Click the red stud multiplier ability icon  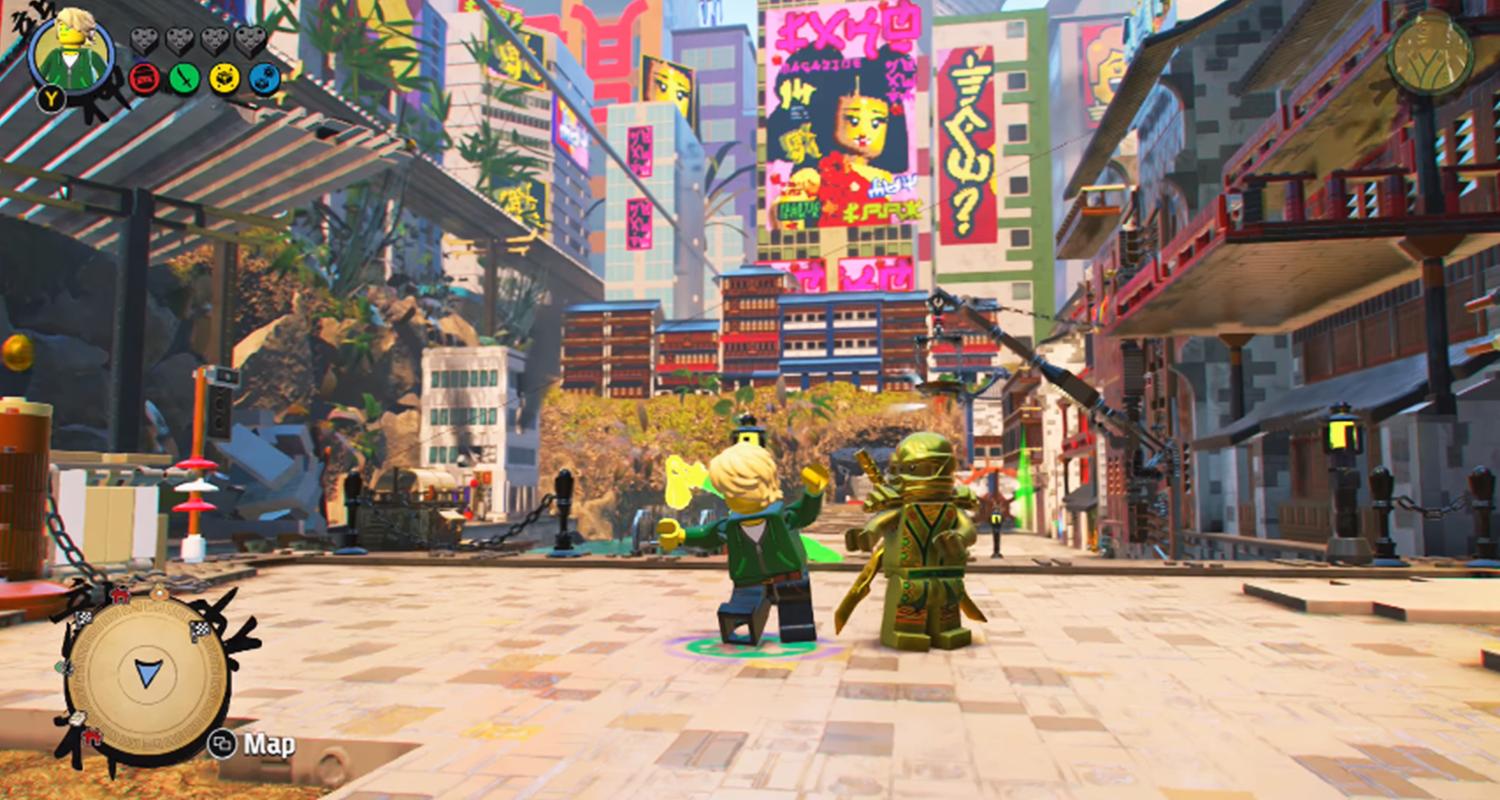pyautogui.click(x=143, y=78)
